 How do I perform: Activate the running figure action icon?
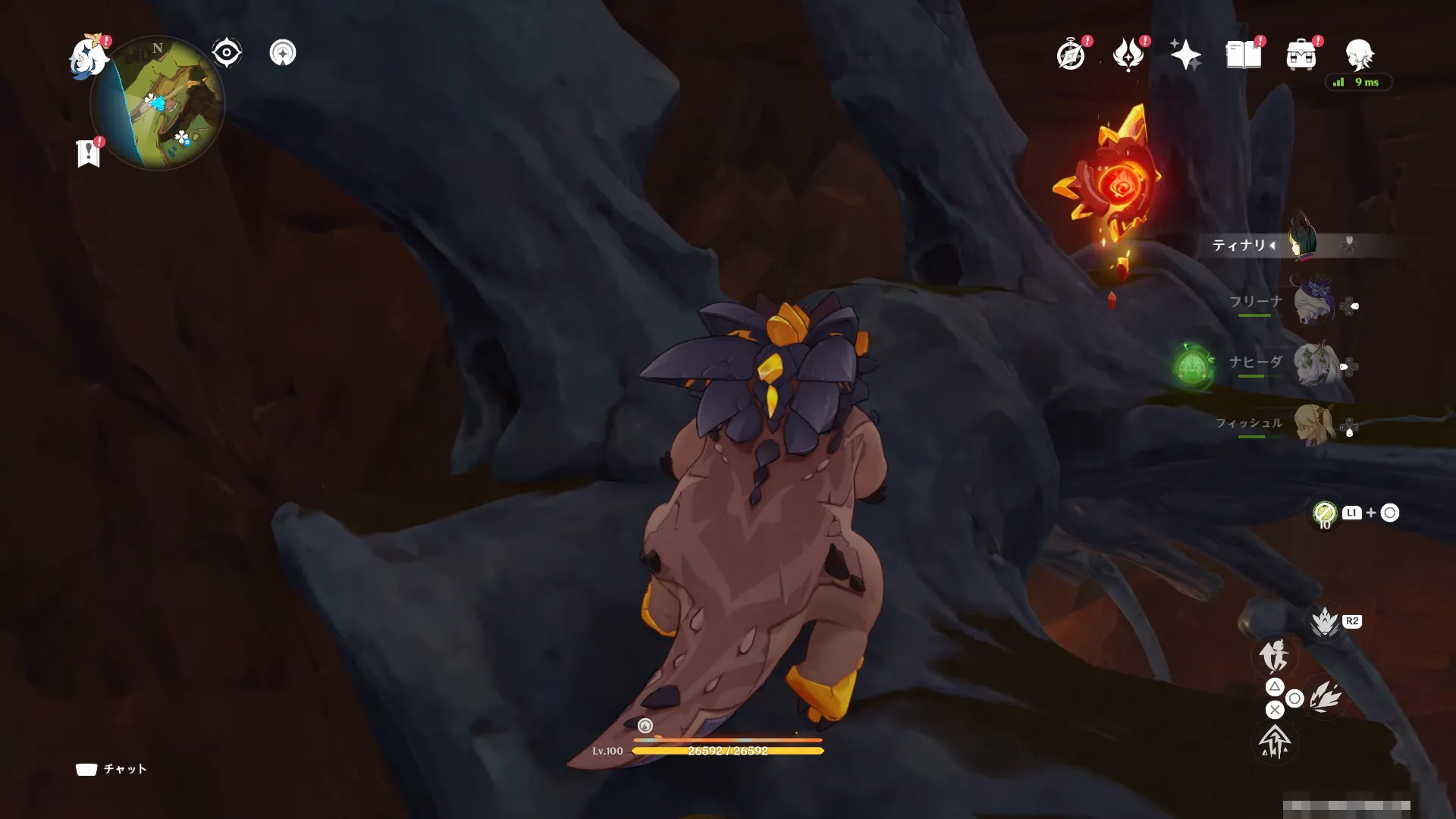tap(1274, 656)
